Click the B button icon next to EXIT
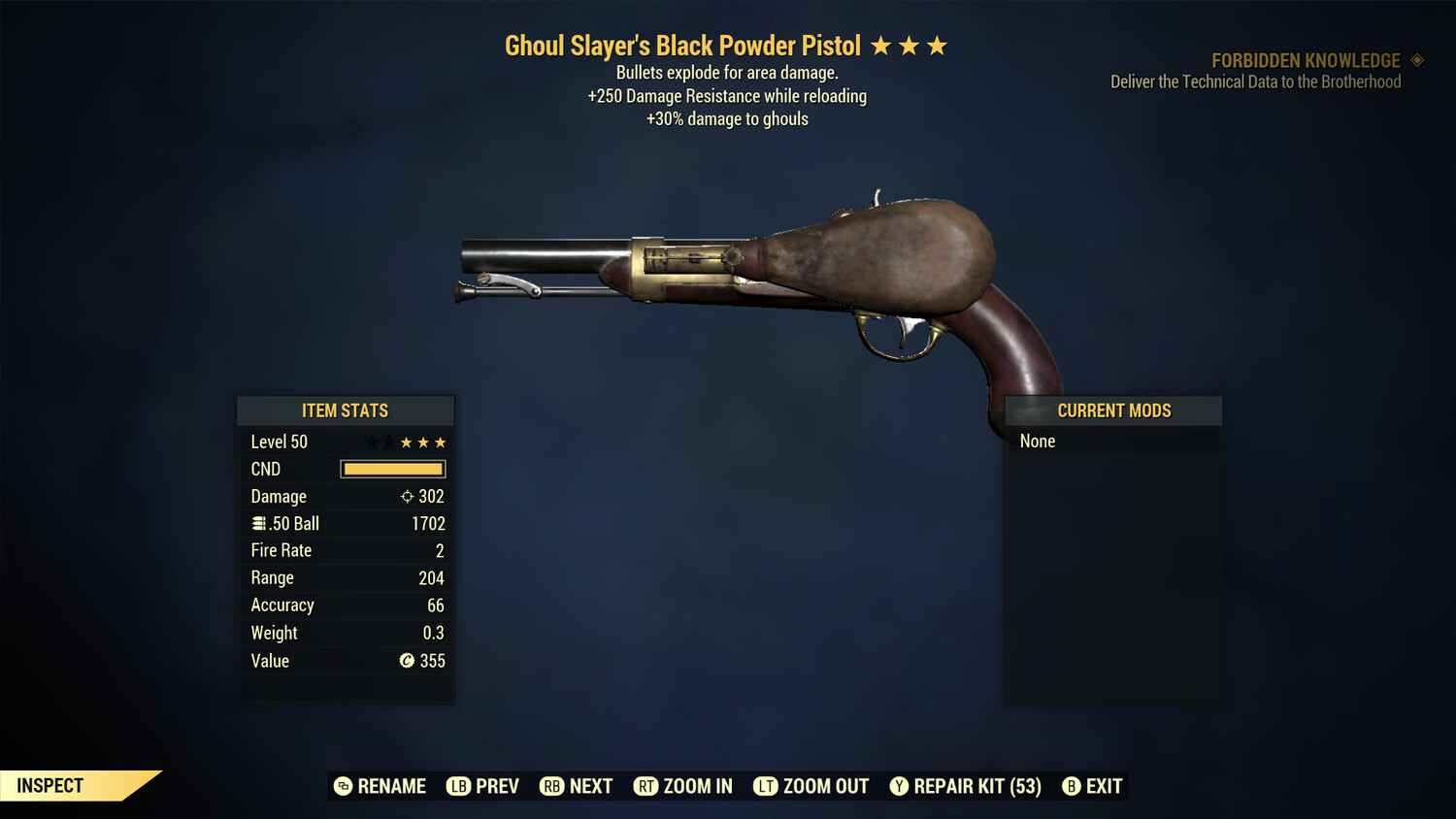This screenshot has height=819, width=1456. pos(1072,786)
